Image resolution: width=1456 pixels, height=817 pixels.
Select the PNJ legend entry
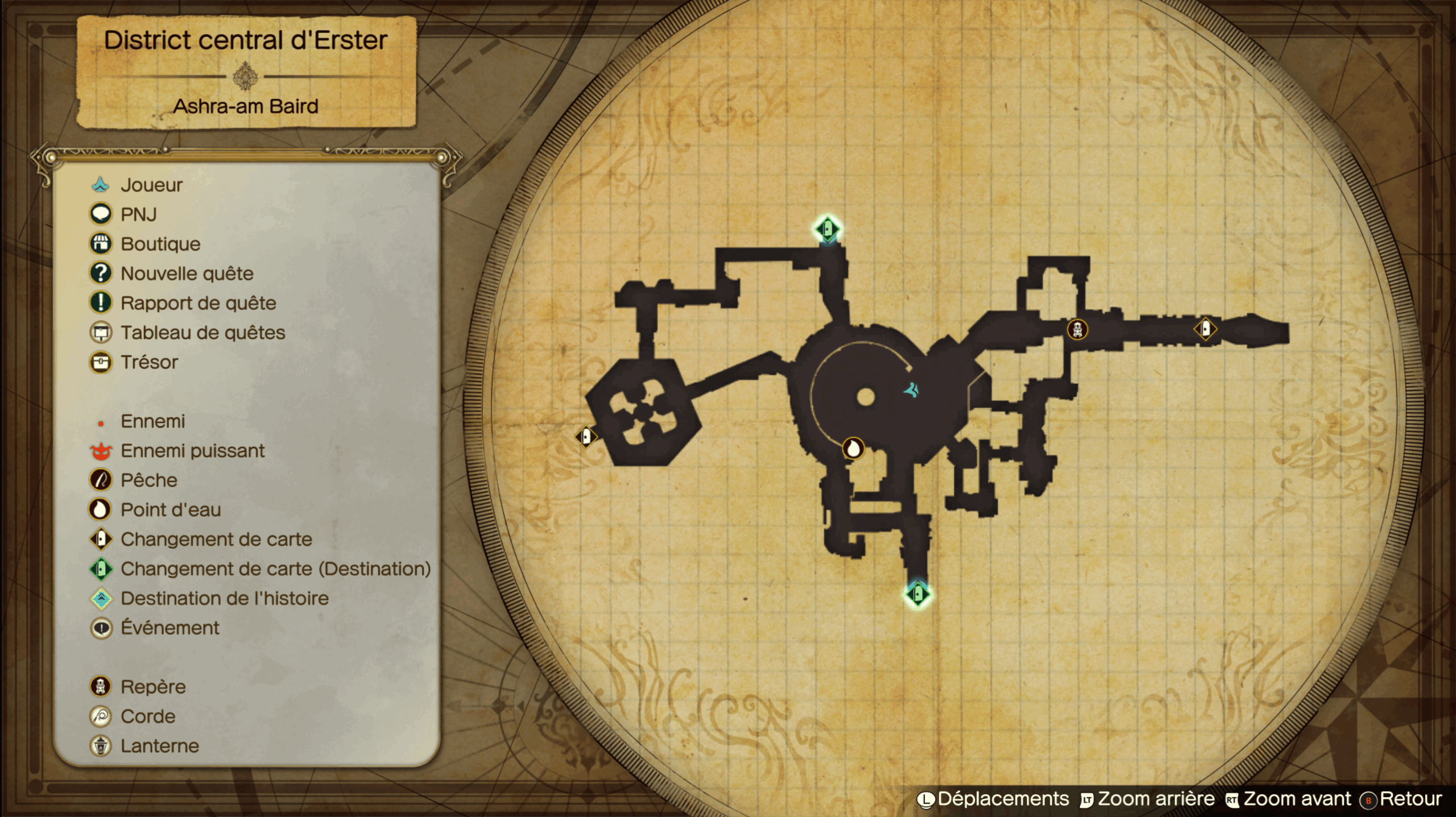click(x=138, y=214)
